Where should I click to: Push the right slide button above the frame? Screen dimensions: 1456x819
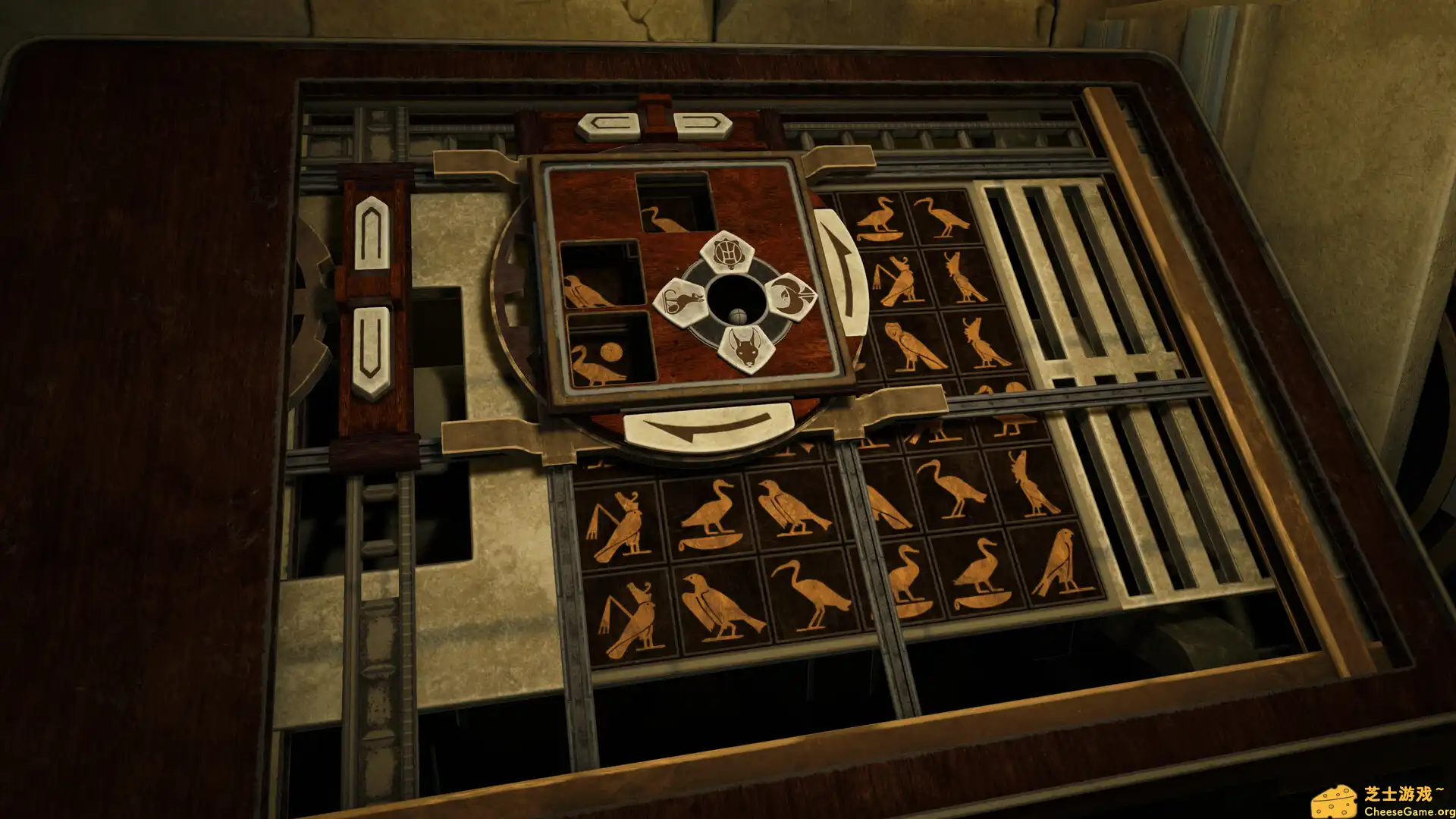(701, 124)
